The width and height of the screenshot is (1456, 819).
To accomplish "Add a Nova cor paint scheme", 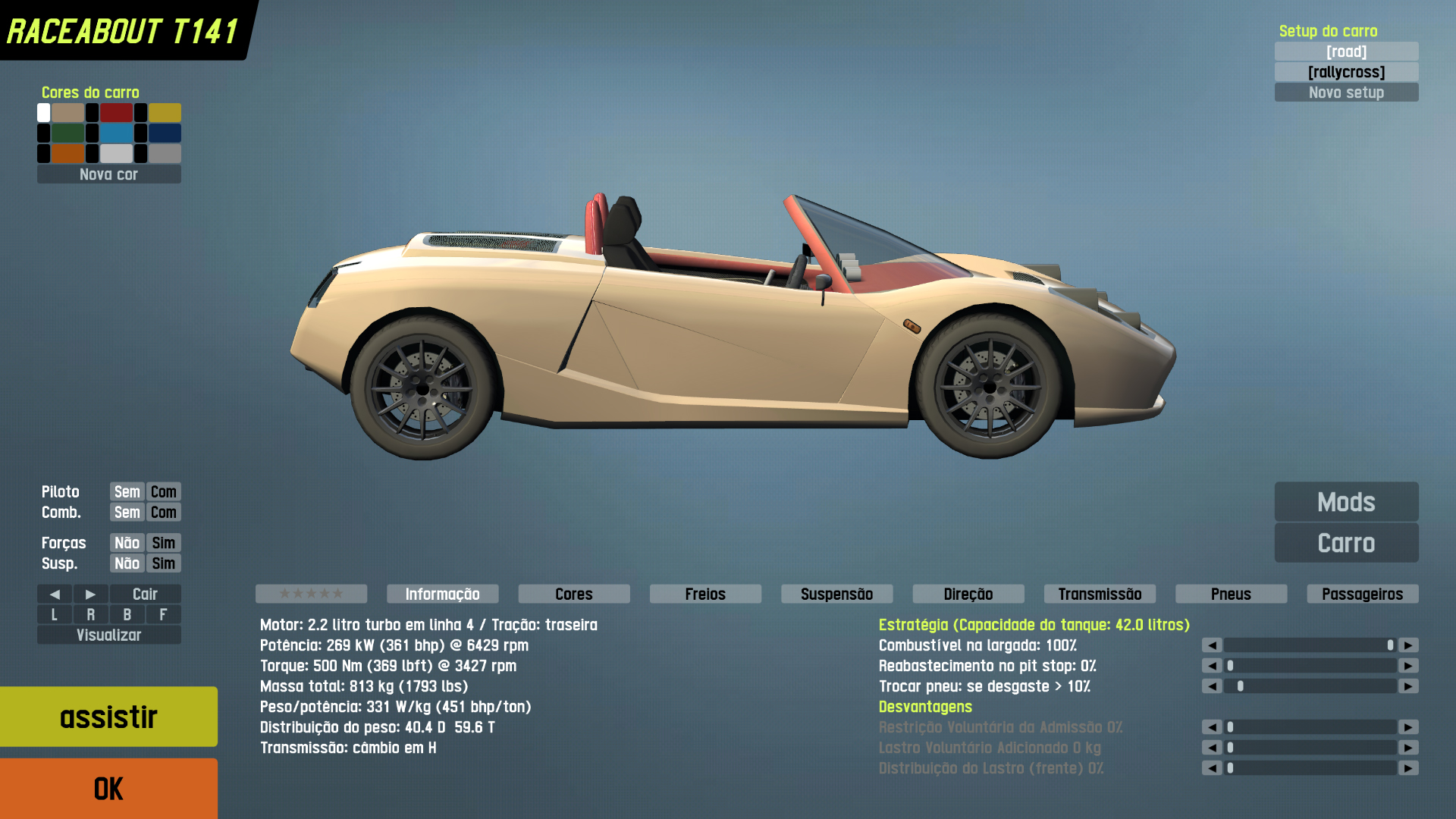I will point(108,174).
